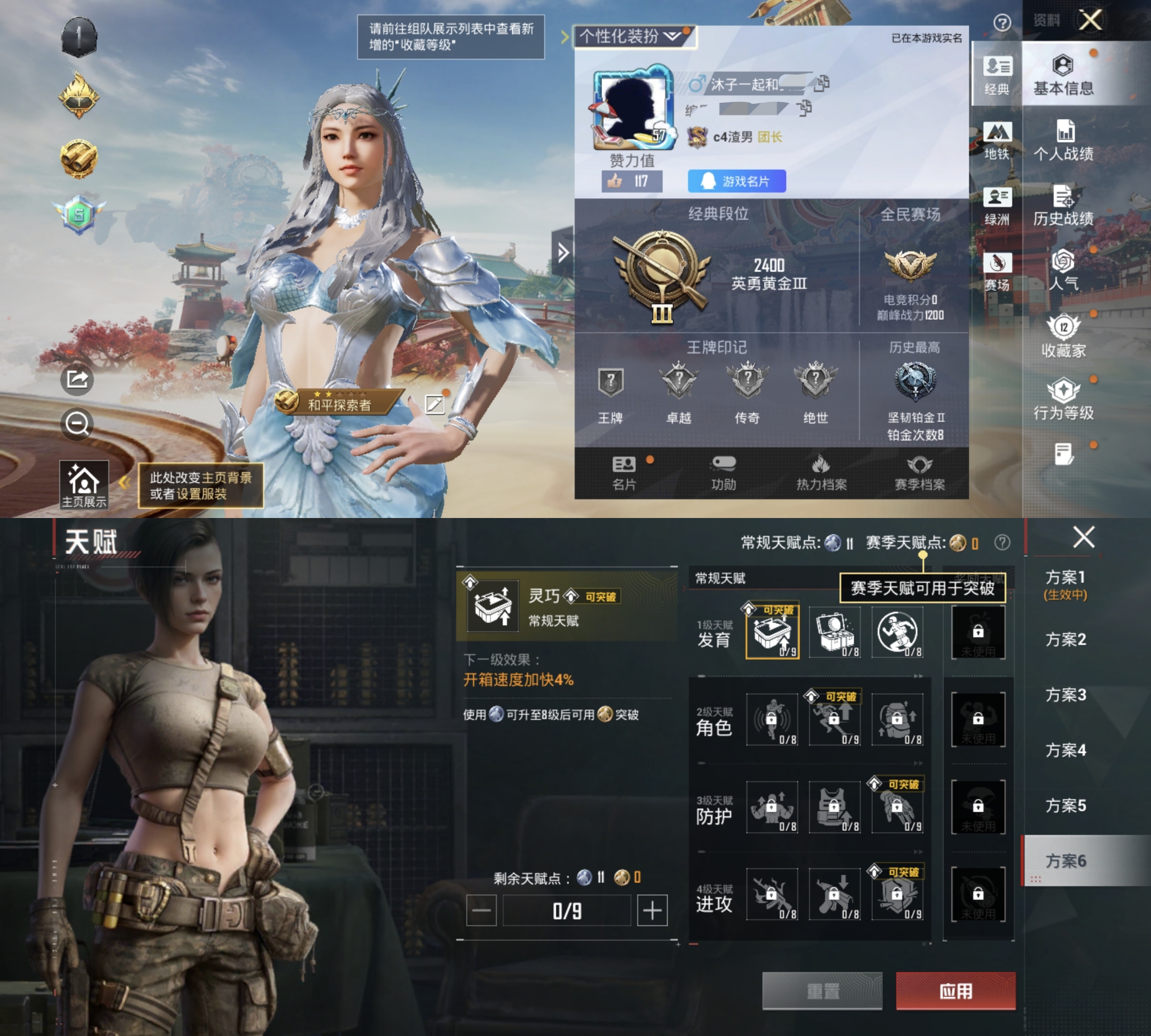Click the 主页展示 homepage display button
1151x1036 pixels.
coord(84,484)
